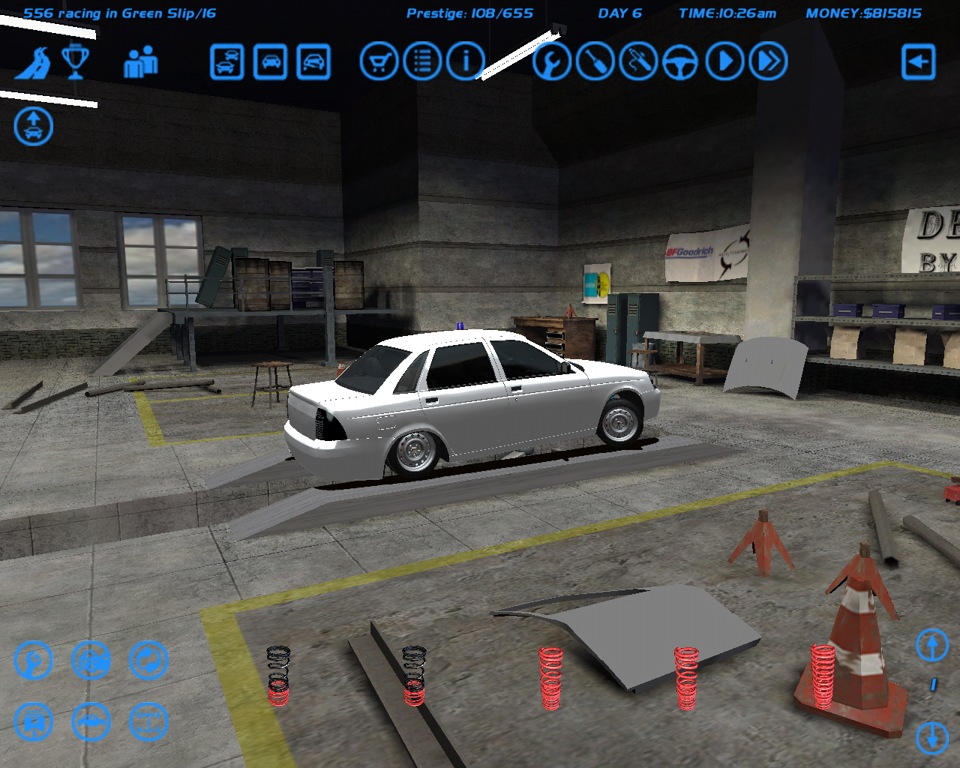Show the parts list icon

tap(422, 62)
